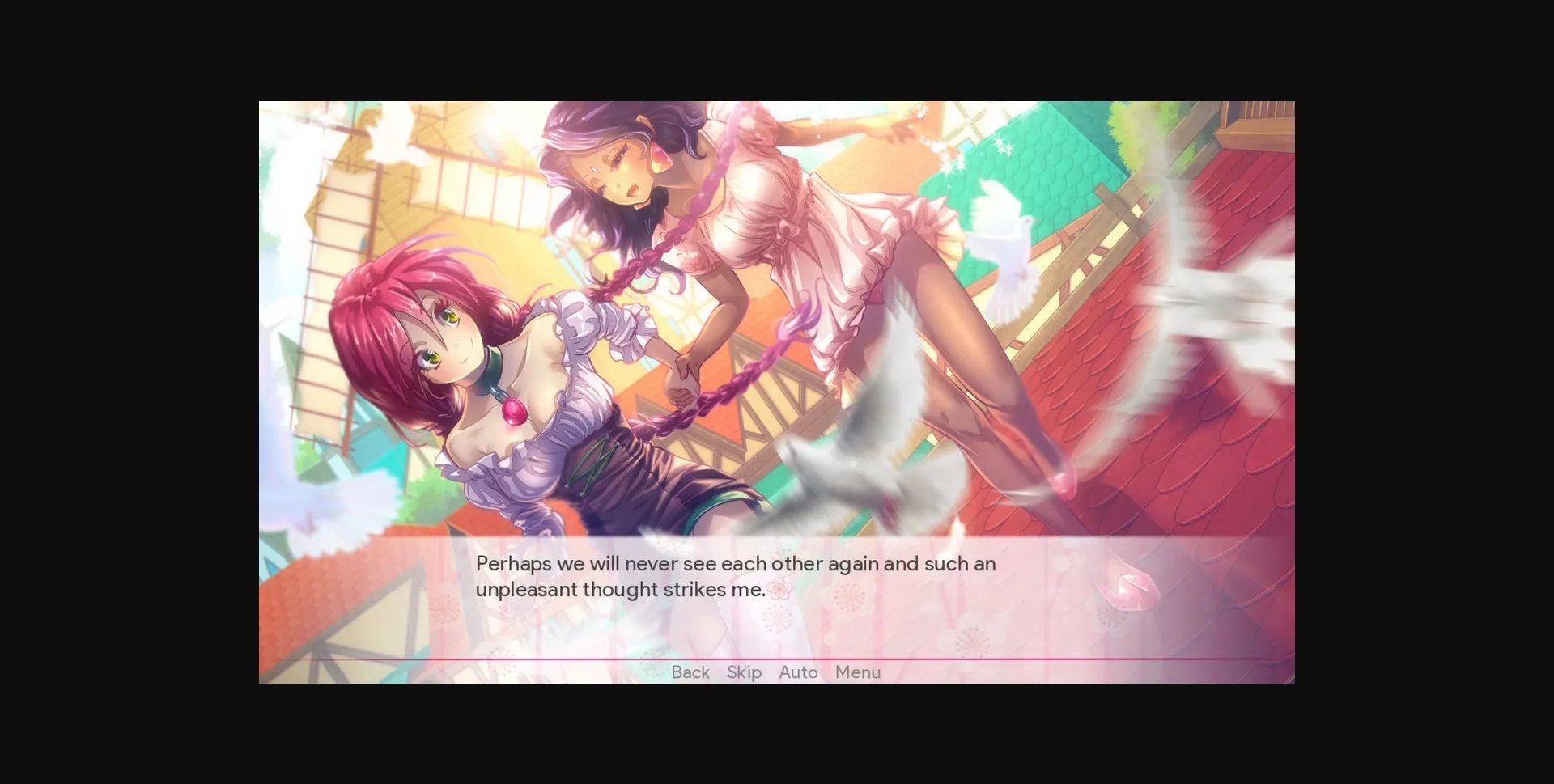Image resolution: width=1554 pixels, height=784 pixels.
Task: Open the game Menu
Action: click(x=858, y=672)
